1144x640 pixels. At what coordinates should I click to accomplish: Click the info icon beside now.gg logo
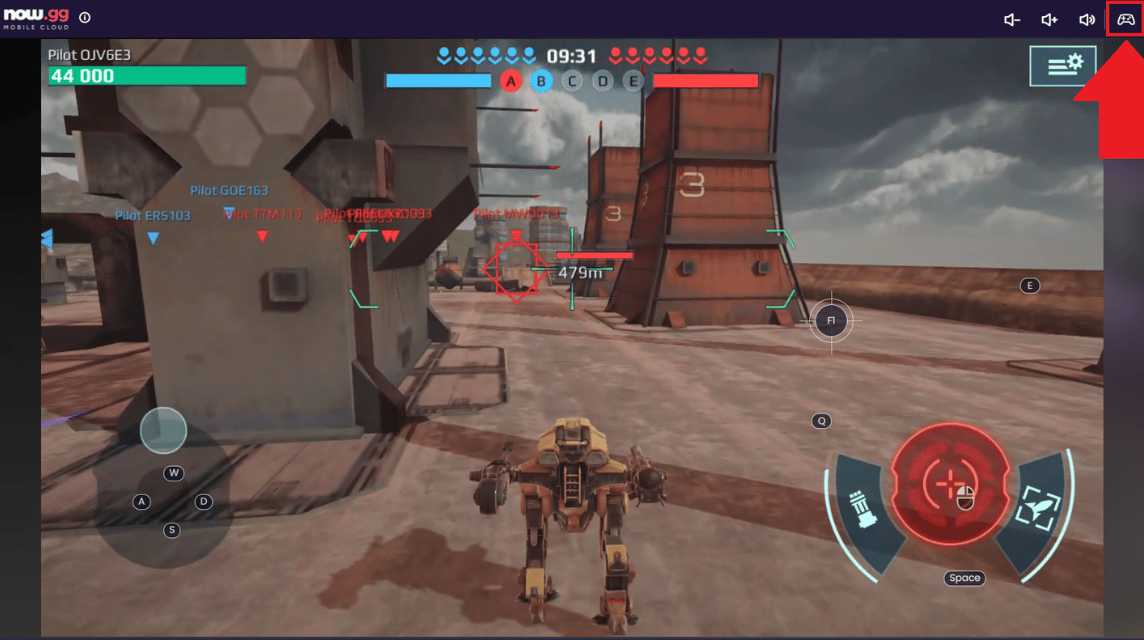coord(84,18)
